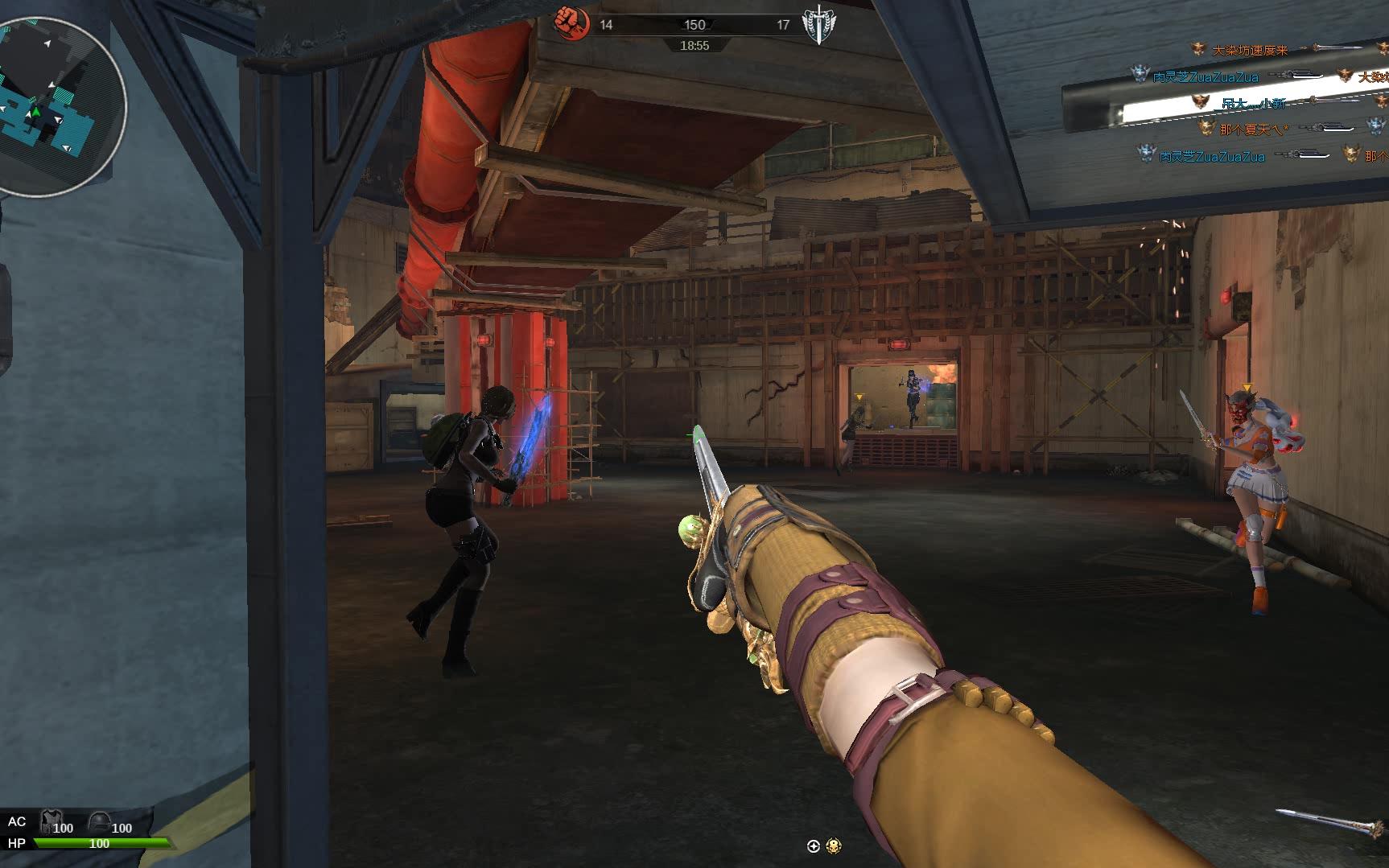This screenshot has width=1389, height=868.
Task: Select the winged sword team emblem
Action: 819,25
